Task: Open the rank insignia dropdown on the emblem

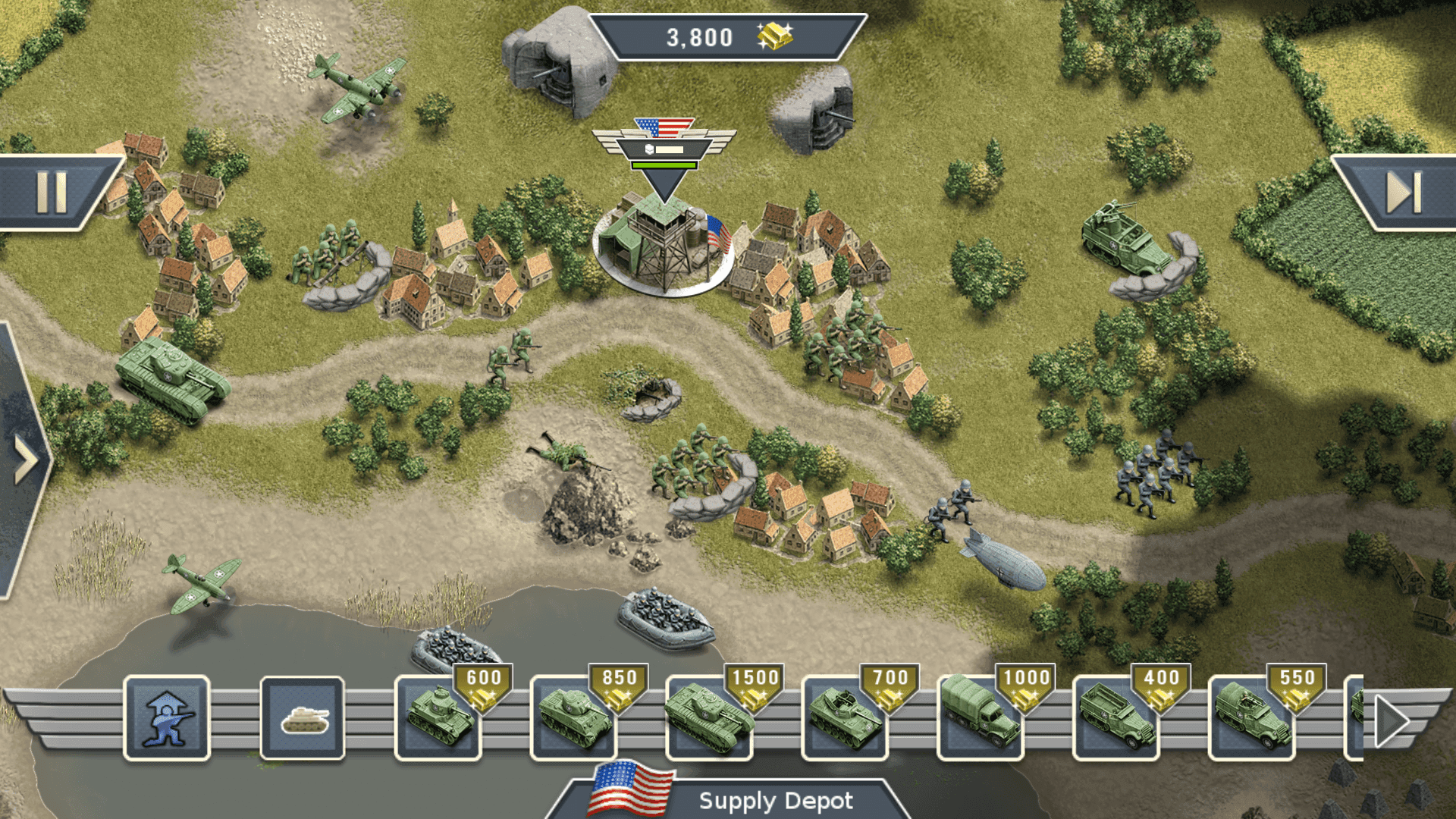Action: tap(648, 149)
